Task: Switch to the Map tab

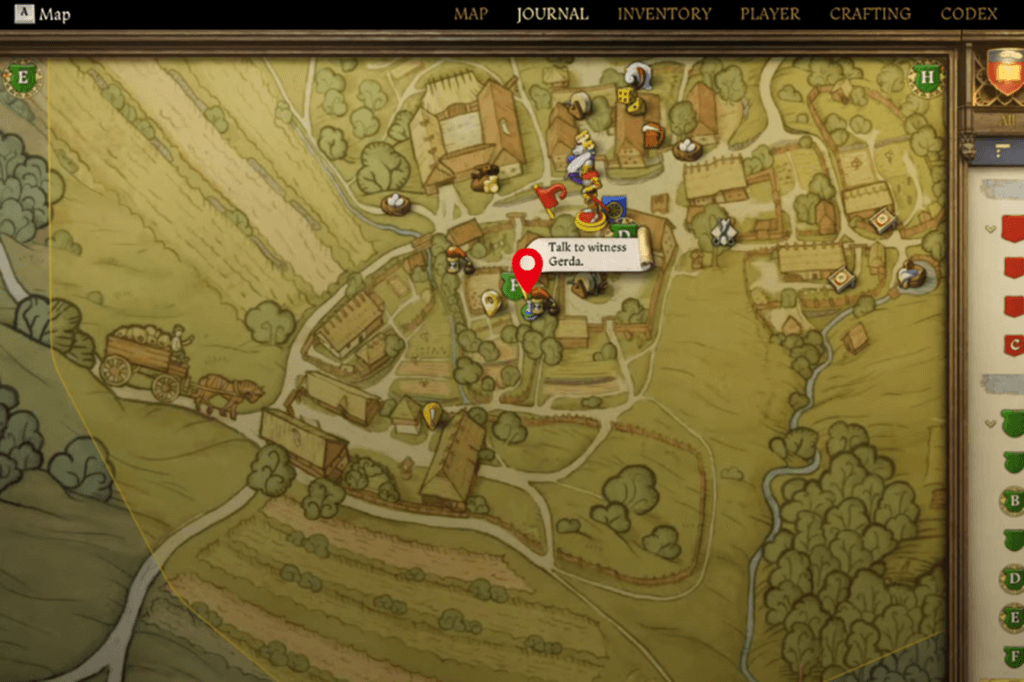Action: pyautogui.click(x=470, y=14)
